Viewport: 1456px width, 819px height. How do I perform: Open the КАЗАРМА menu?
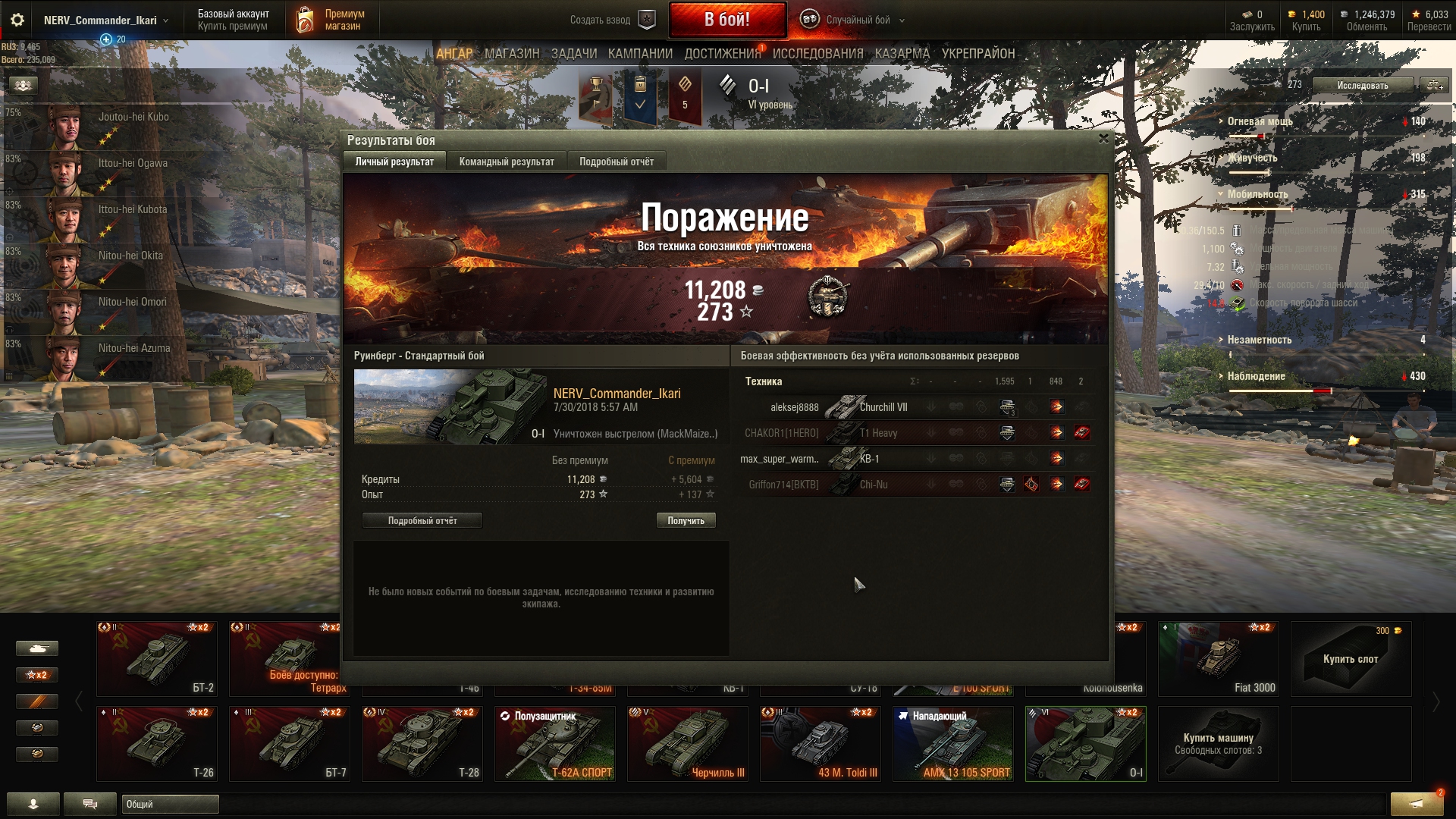902,54
